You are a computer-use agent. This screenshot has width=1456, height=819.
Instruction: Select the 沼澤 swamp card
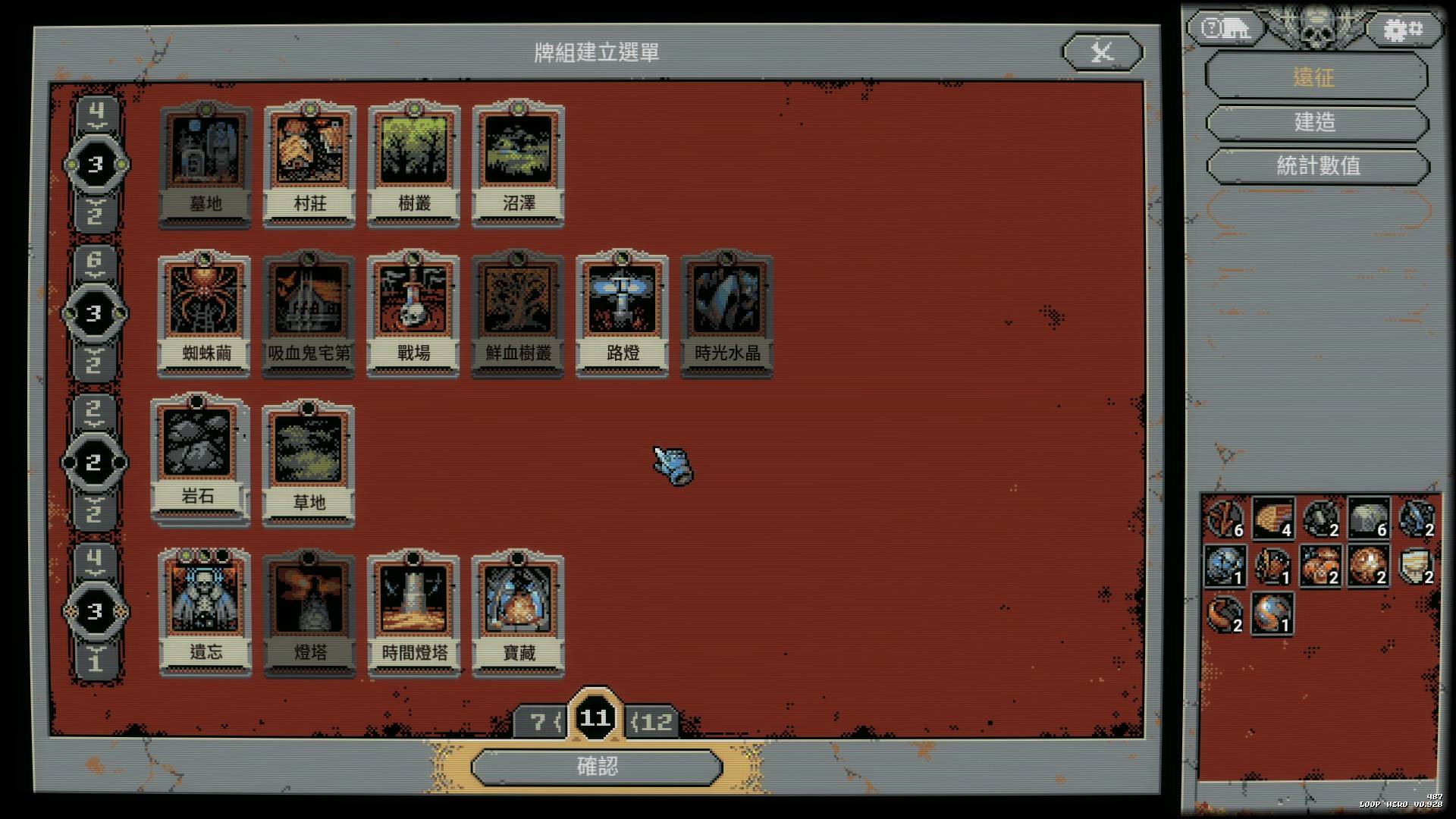(x=519, y=164)
